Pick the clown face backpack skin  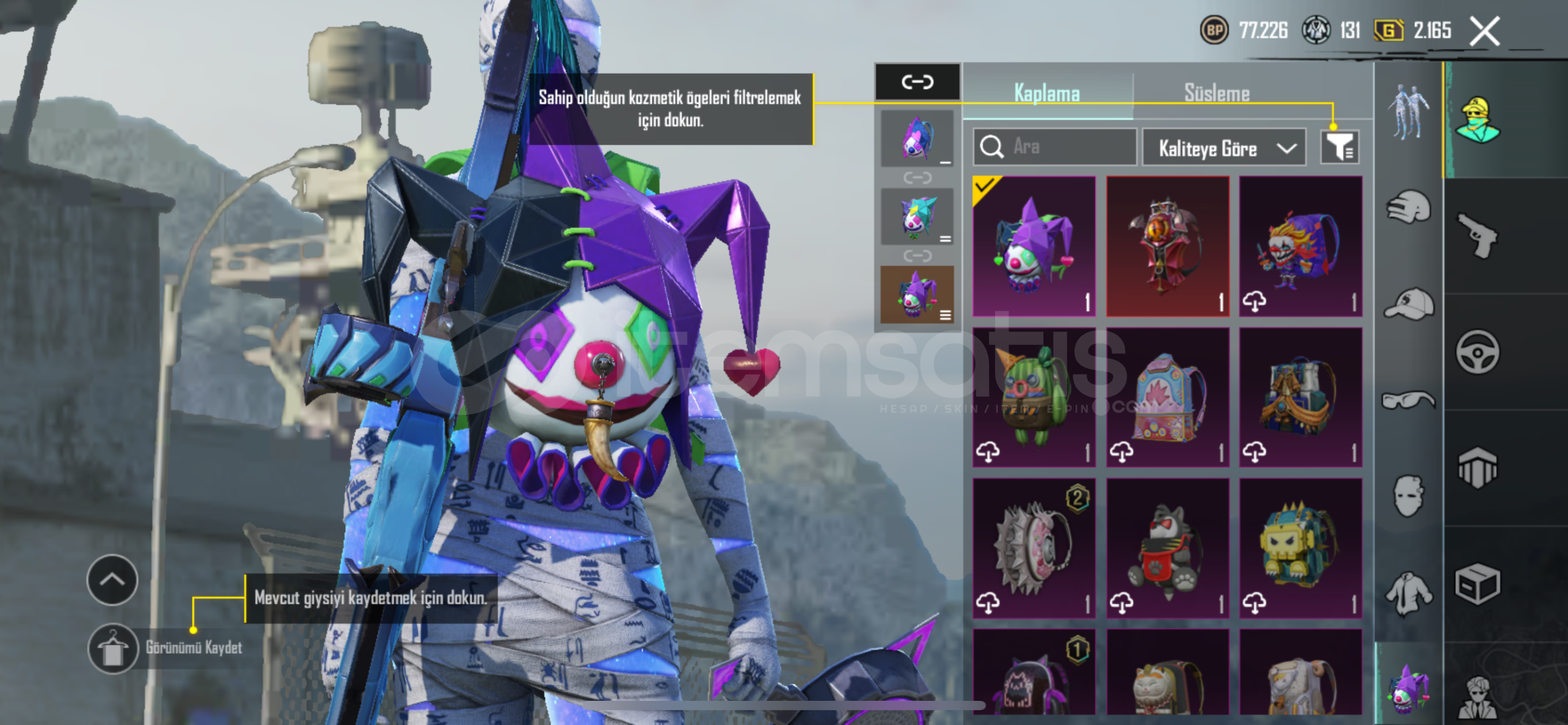(x=1300, y=246)
